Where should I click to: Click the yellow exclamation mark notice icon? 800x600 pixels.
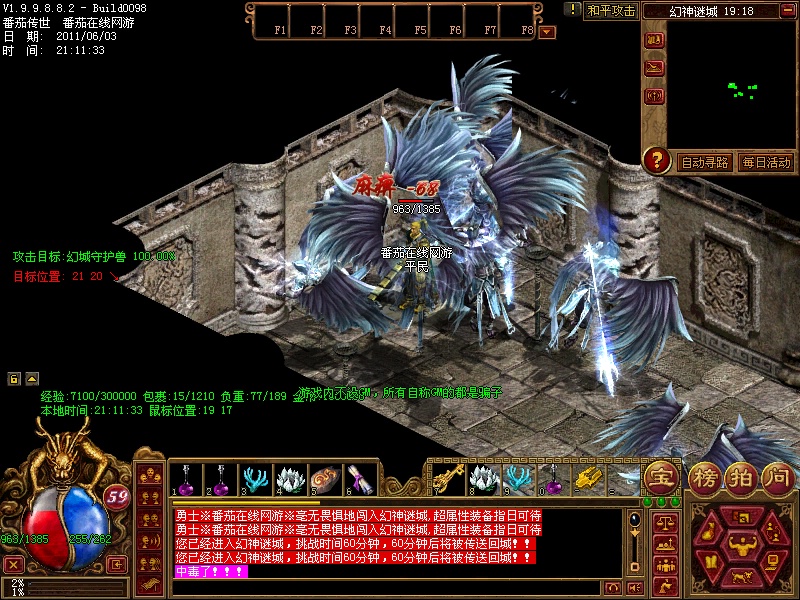tap(573, 10)
